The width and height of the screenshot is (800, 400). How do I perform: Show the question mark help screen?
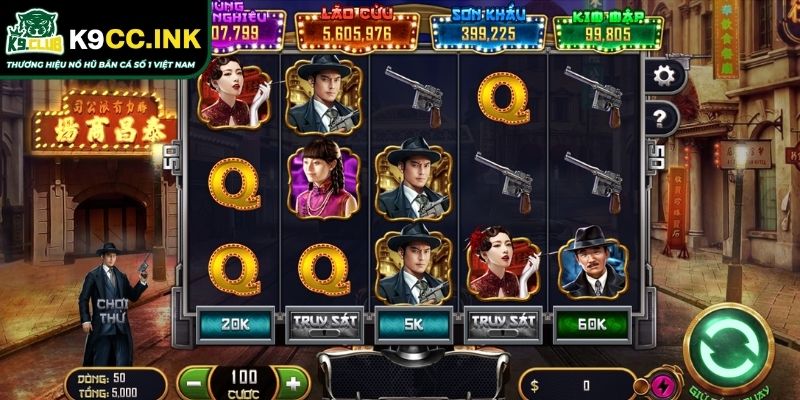[663, 118]
